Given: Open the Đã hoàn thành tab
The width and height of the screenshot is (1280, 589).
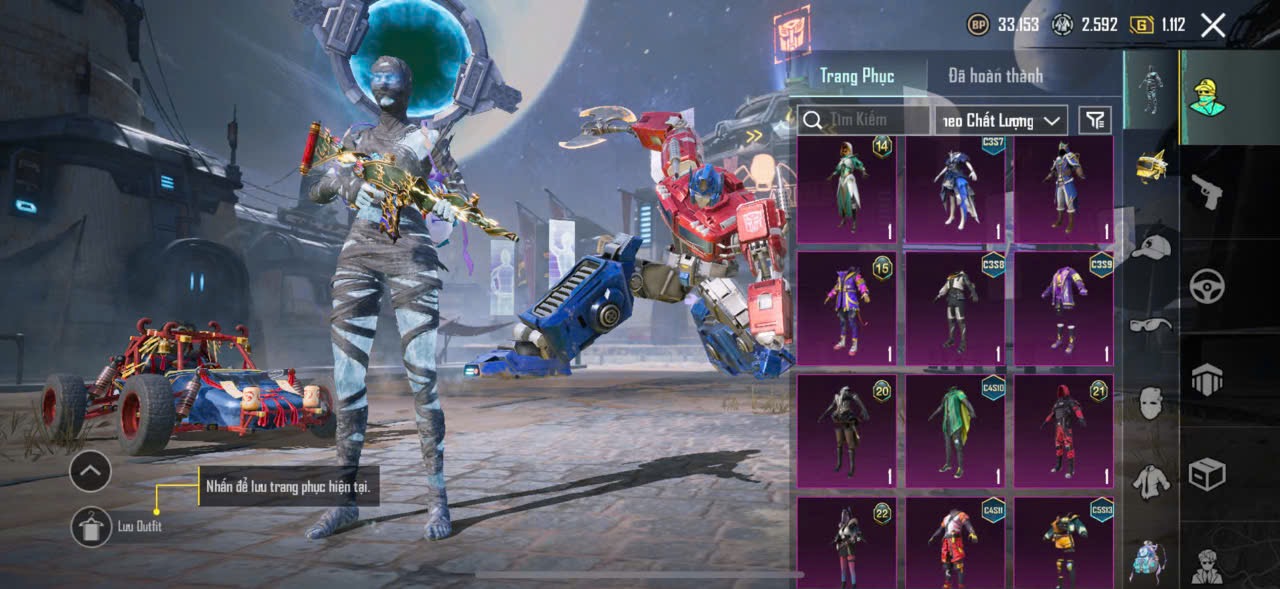Looking at the screenshot, I should coord(995,76).
